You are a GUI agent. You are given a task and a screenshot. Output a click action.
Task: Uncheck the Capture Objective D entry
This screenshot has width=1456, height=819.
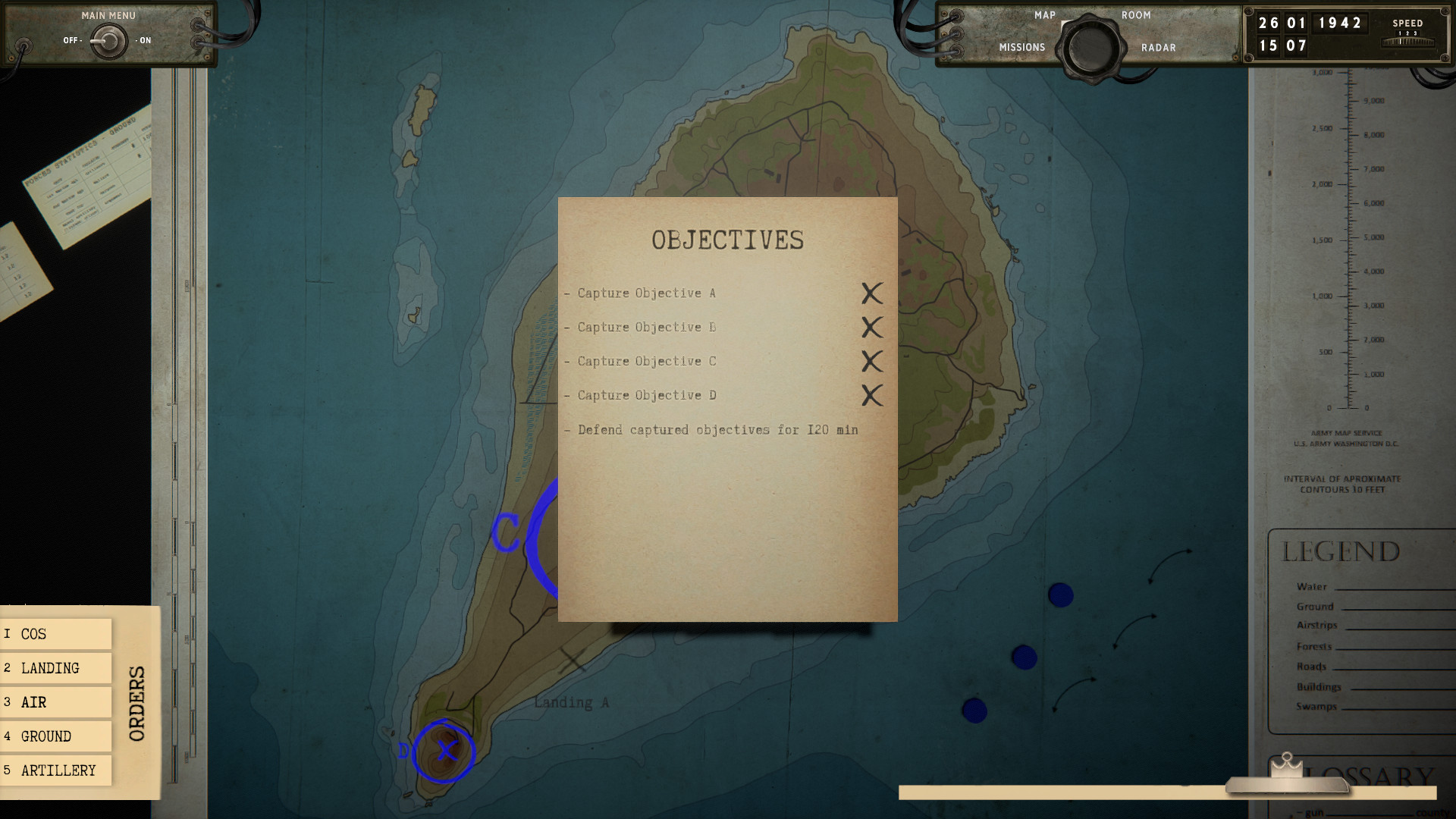coord(871,395)
